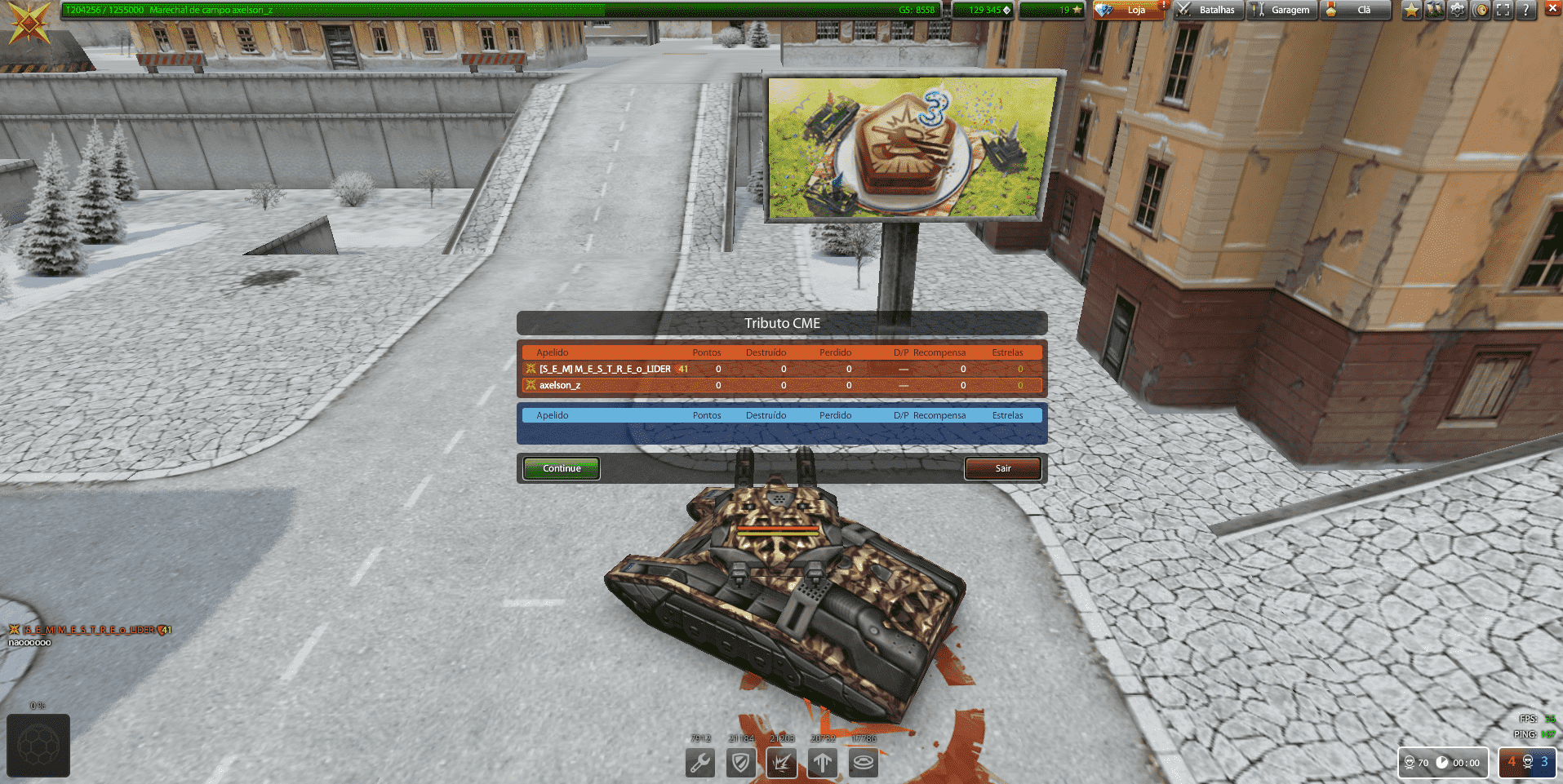The height and width of the screenshot is (784, 1563).
Task: Open the game settings gear
Action: click(1457, 10)
